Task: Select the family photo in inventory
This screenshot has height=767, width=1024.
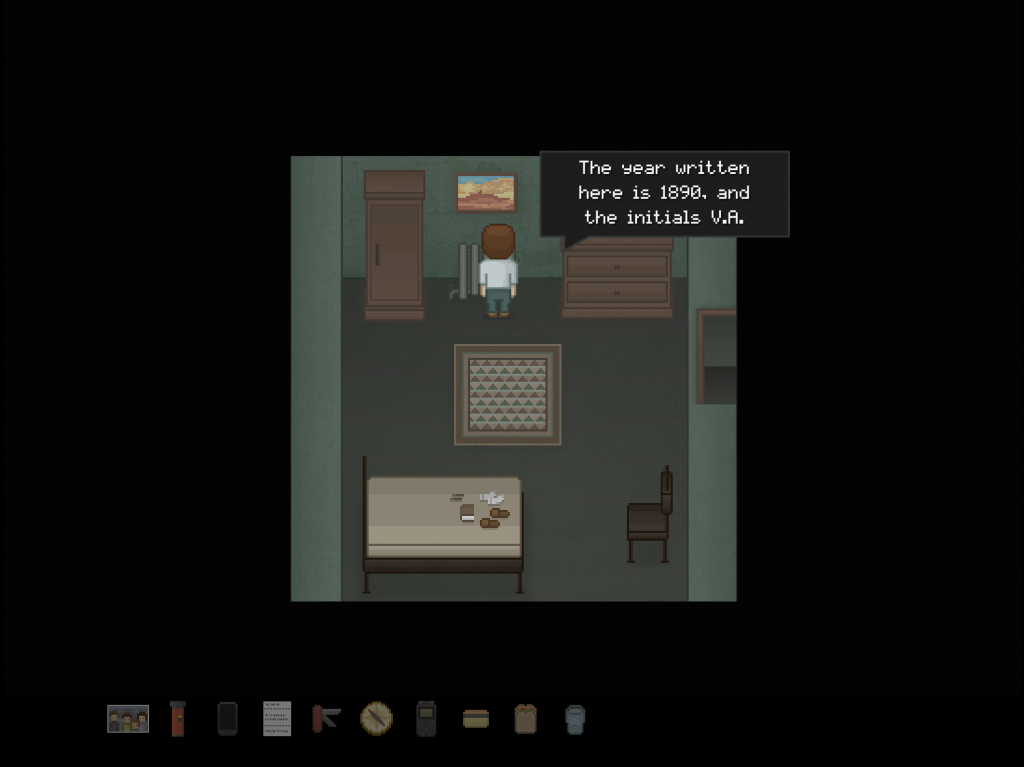Action: click(128, 718)
